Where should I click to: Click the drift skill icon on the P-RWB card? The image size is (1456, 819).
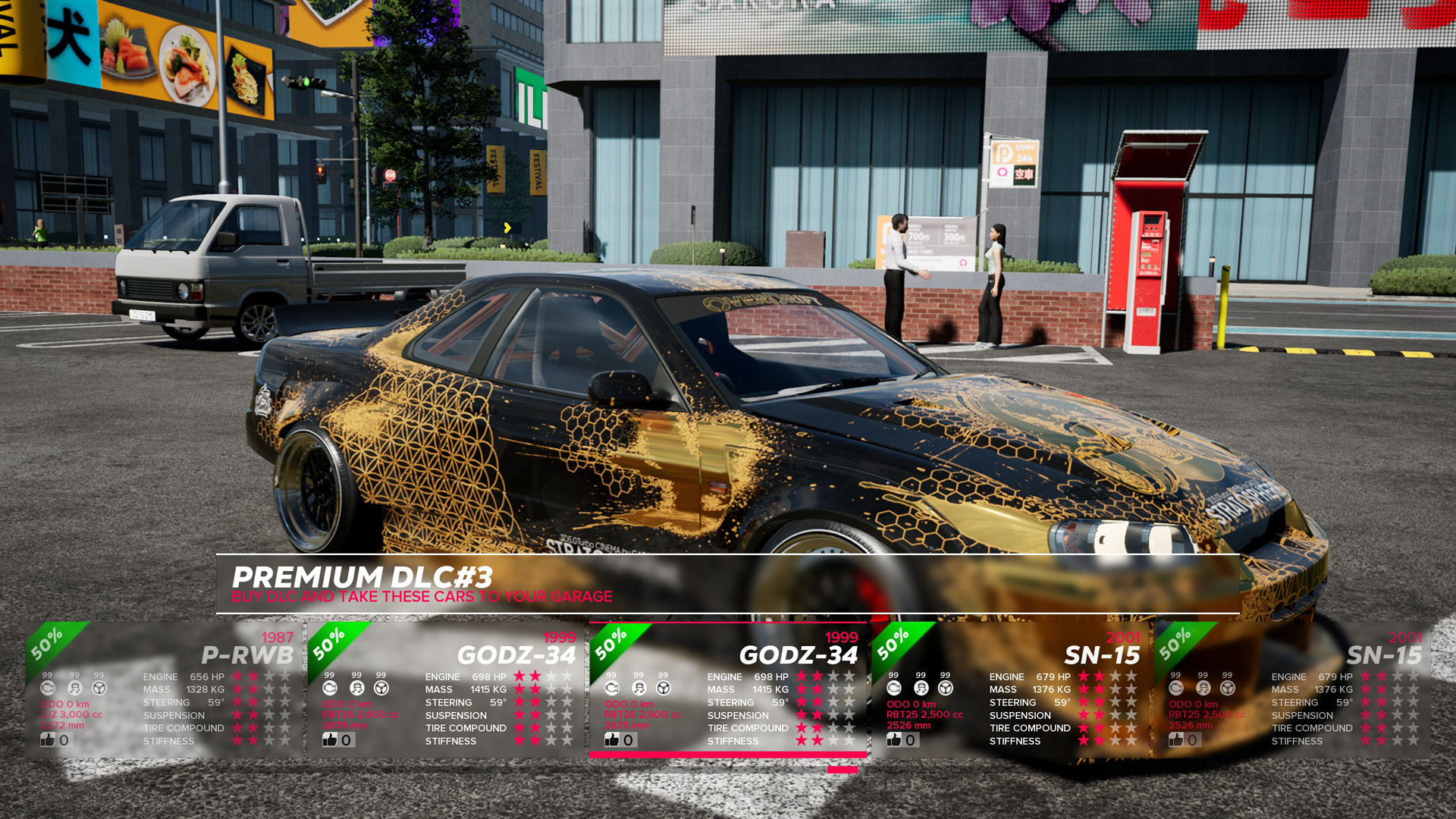(75, 688)
